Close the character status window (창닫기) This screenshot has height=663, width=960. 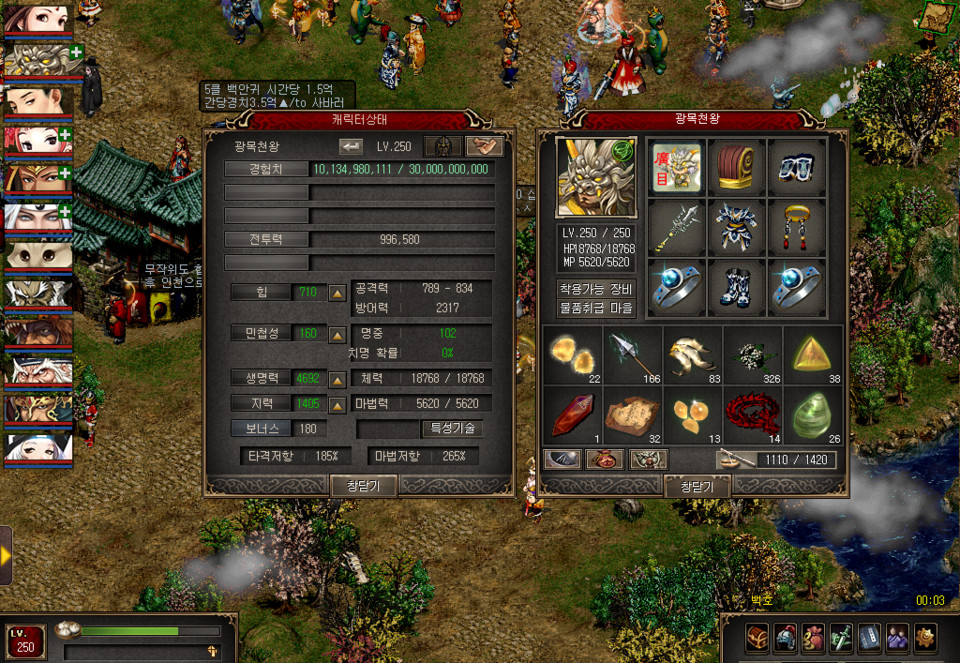click(x=363, y=485)
